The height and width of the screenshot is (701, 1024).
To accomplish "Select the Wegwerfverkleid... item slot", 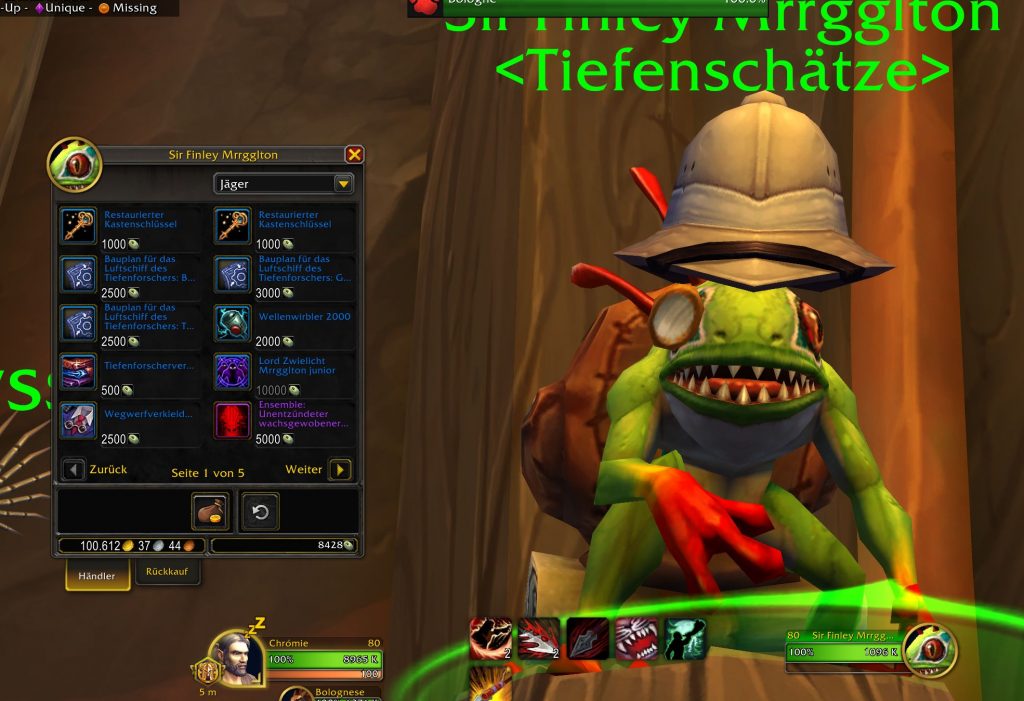I will (78, 419).
